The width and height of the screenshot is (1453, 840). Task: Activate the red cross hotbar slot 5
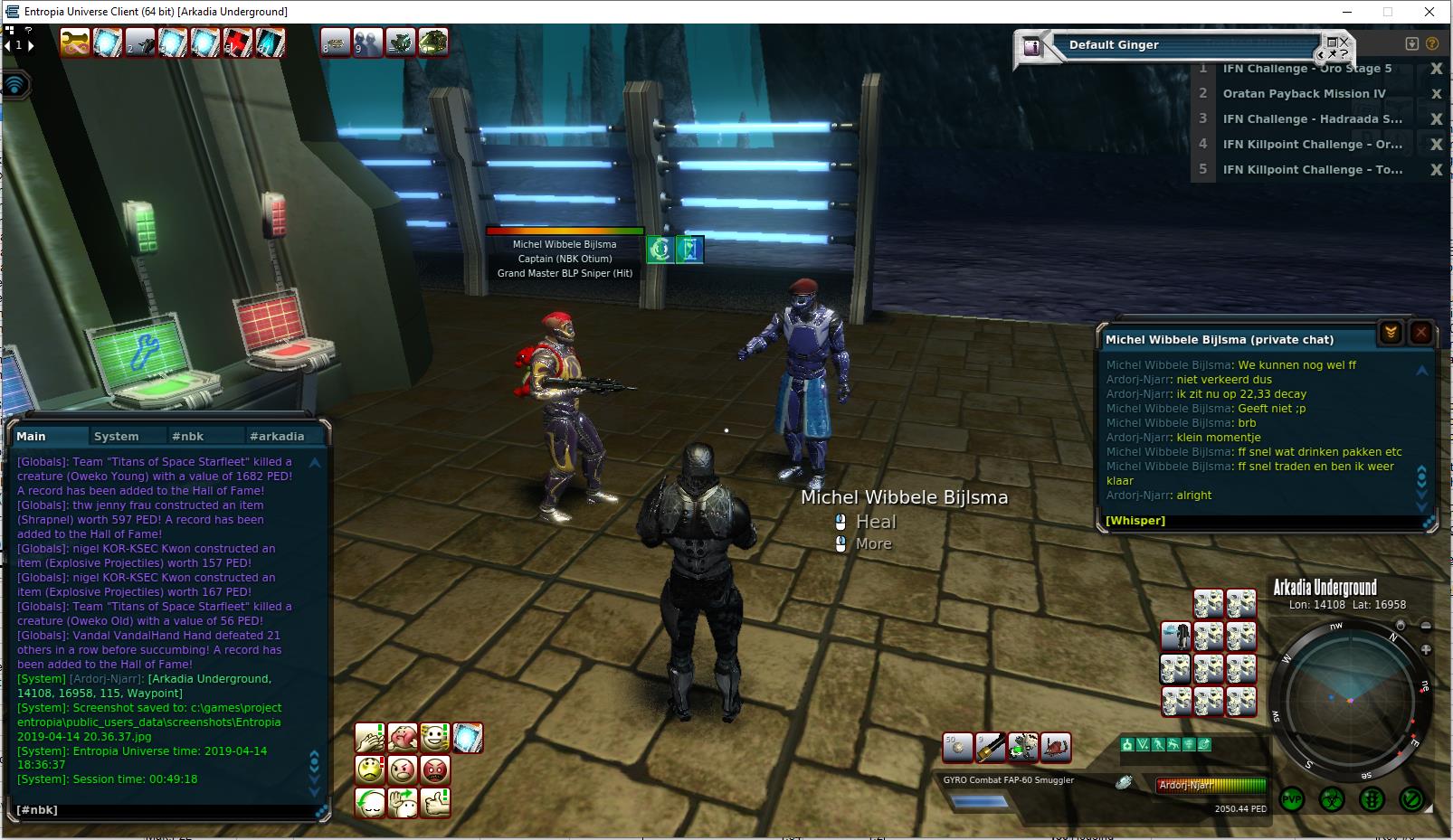click(237, 42)
